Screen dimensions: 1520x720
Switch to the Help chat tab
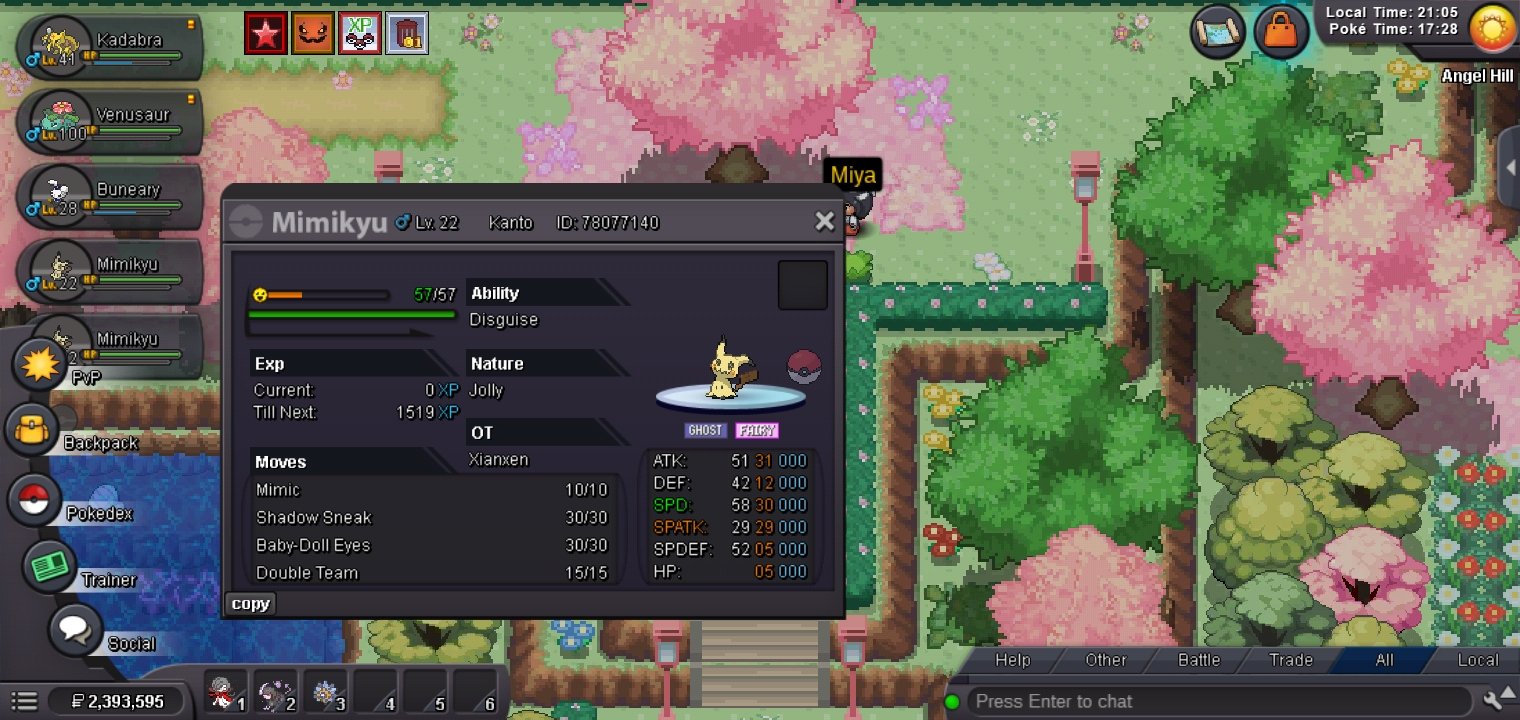[x=1012, y=660]
